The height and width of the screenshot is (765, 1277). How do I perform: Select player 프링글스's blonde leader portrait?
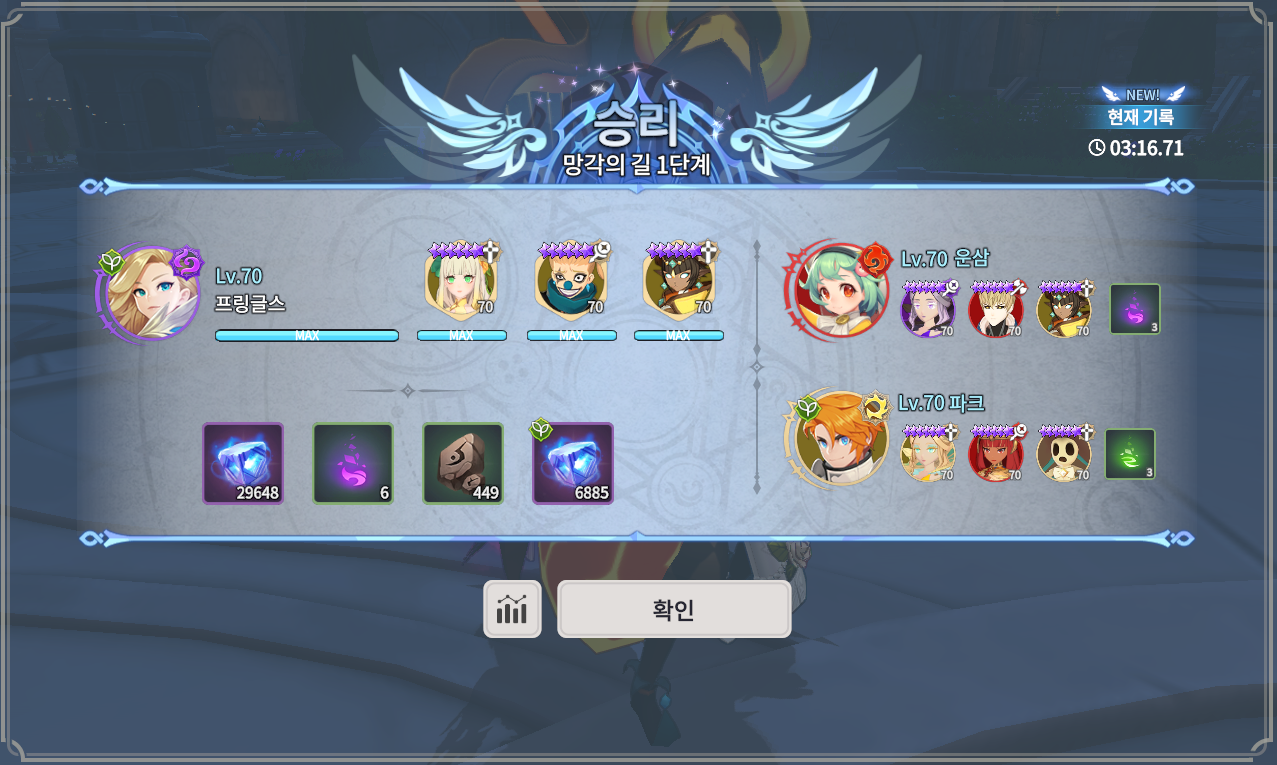coord(149,293)
